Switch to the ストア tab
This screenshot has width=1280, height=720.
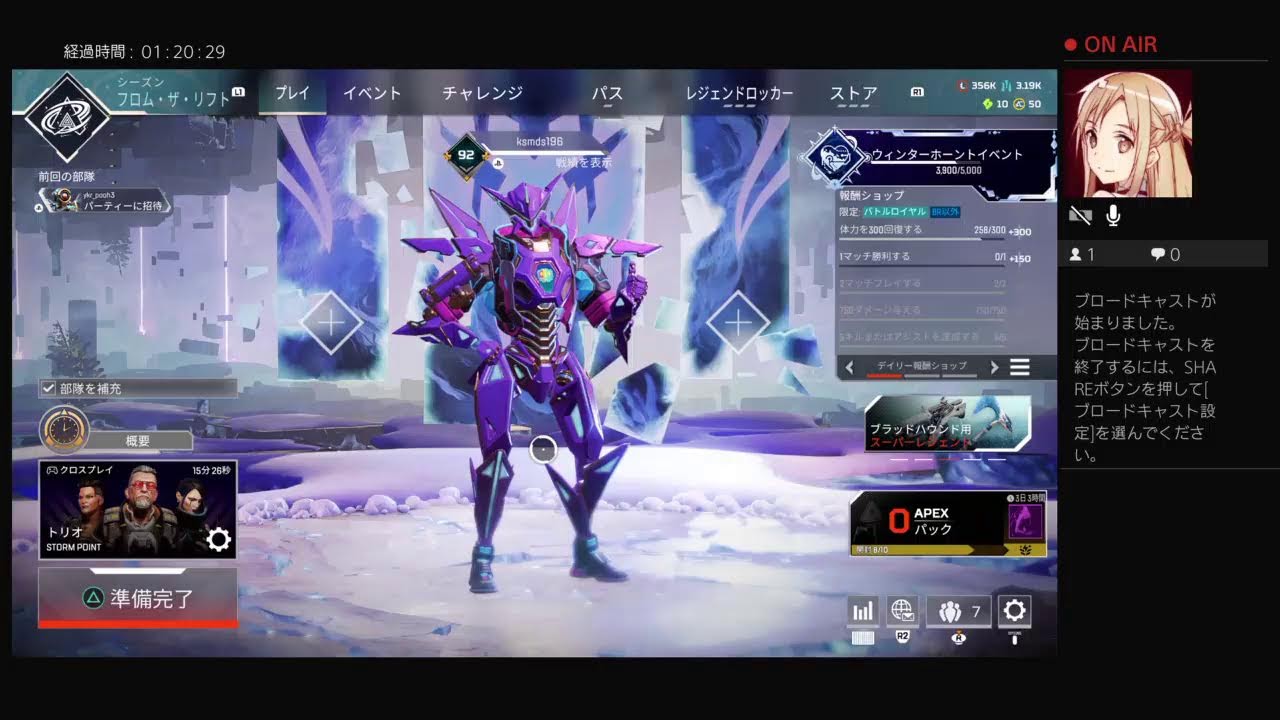(x=853, y=93)
